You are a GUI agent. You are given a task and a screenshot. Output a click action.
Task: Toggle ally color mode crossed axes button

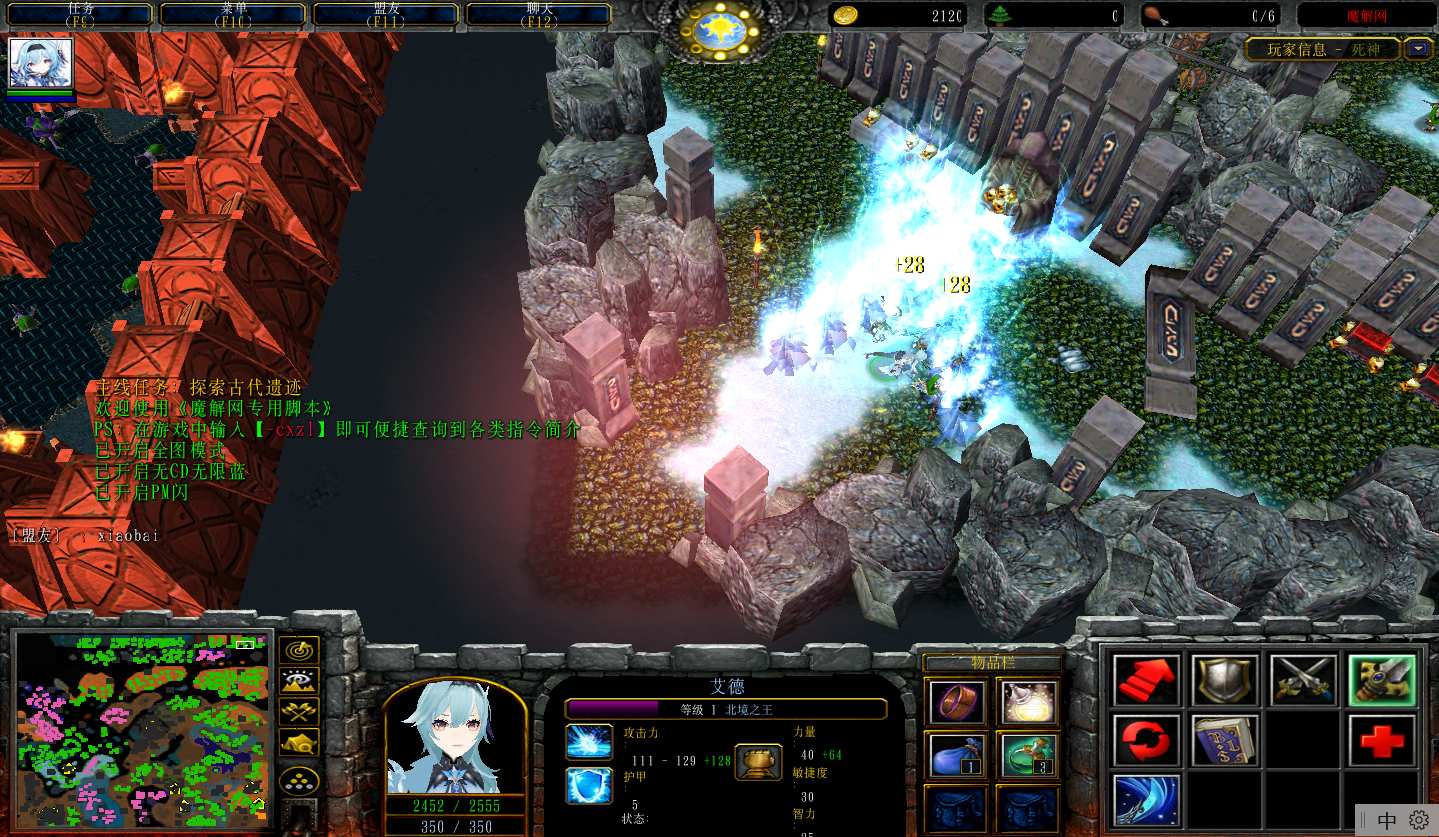tap(299, 712)
